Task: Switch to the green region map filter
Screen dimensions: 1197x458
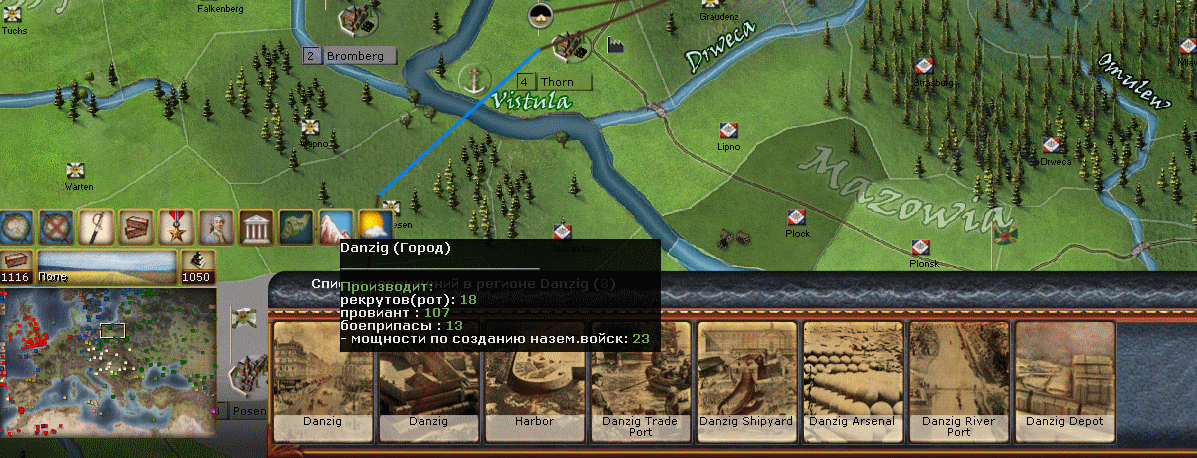Action: click(x=296, y=227)
